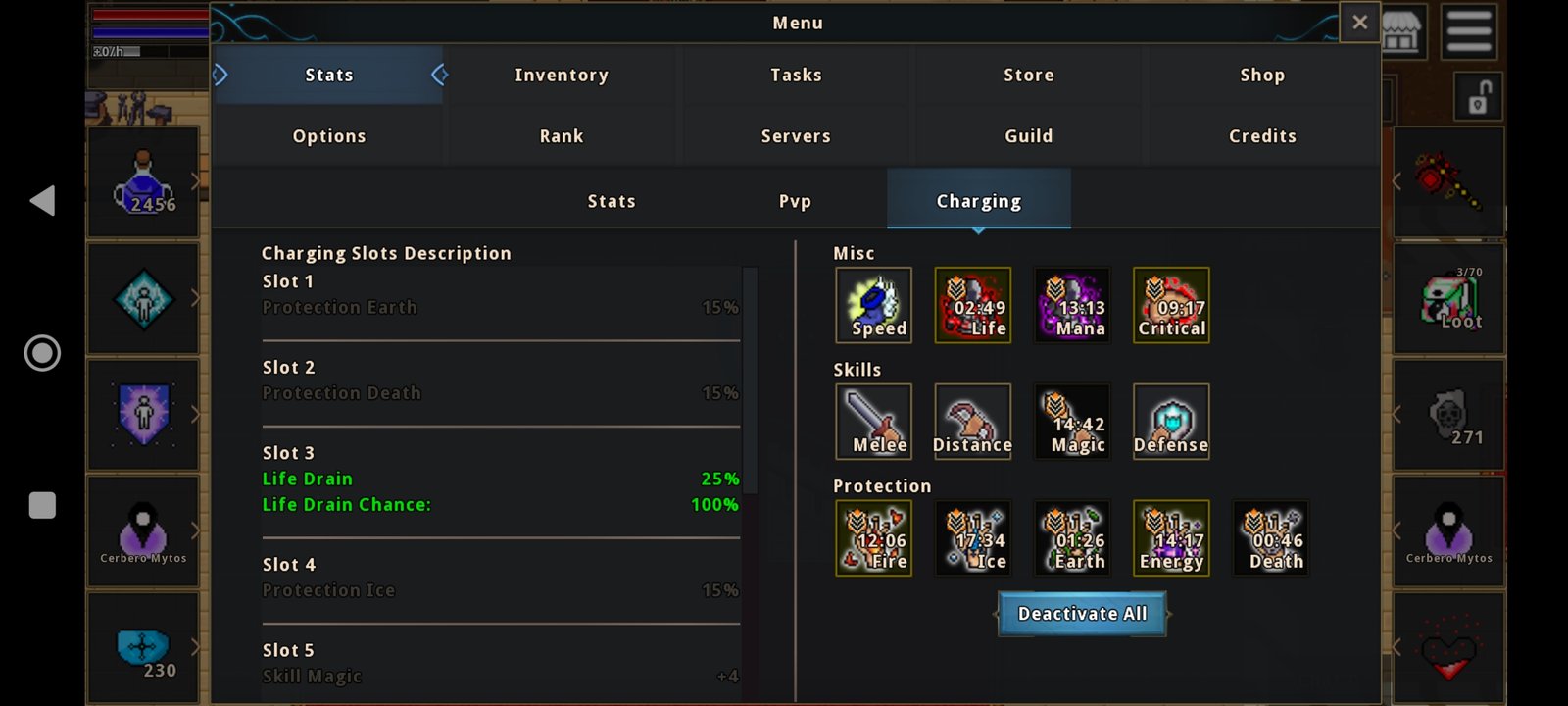
Task: Switch to the Pvp sub-tab
Action: pos(795,201)
